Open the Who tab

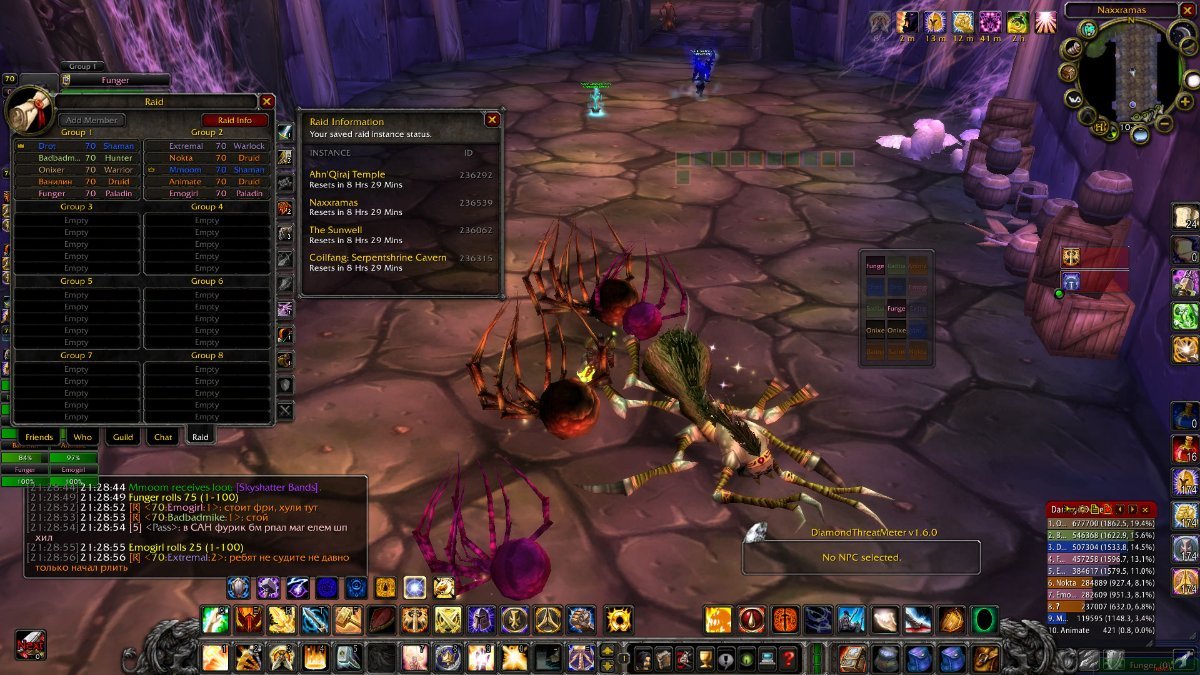tap(82, 437)
